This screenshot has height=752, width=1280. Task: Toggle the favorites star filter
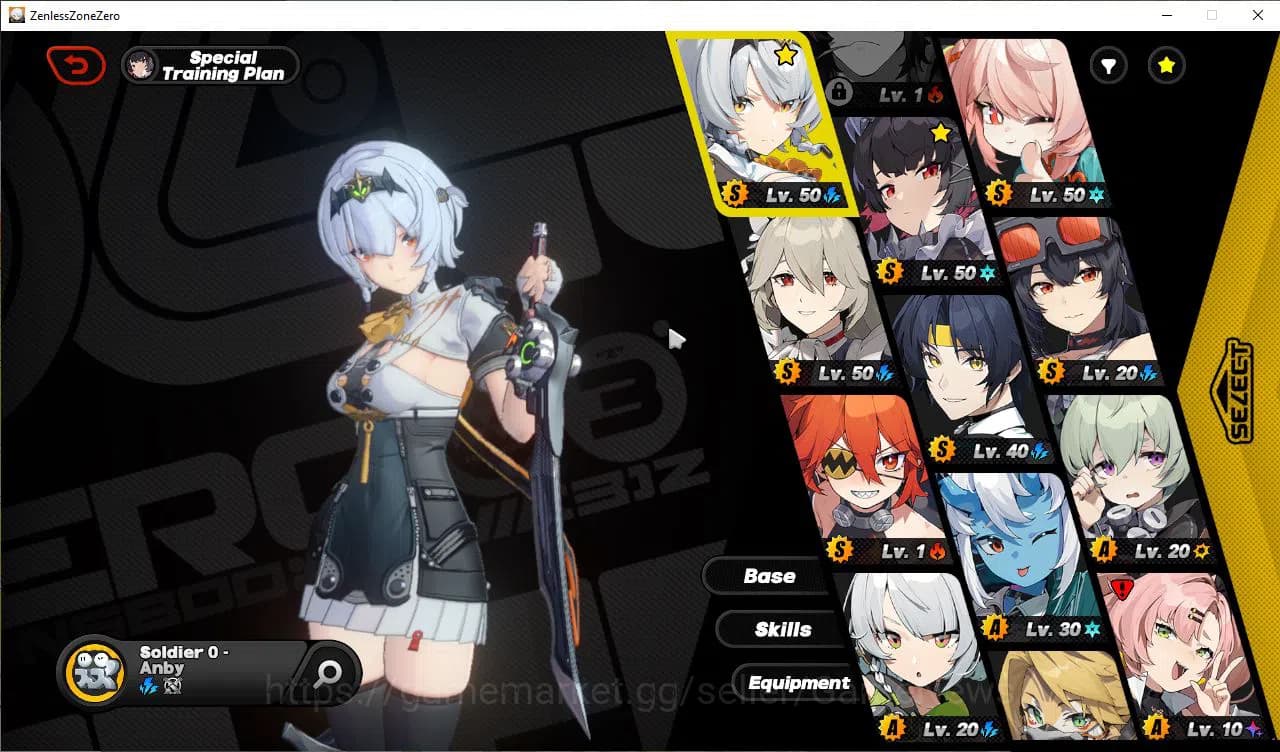click(1166, 66)
